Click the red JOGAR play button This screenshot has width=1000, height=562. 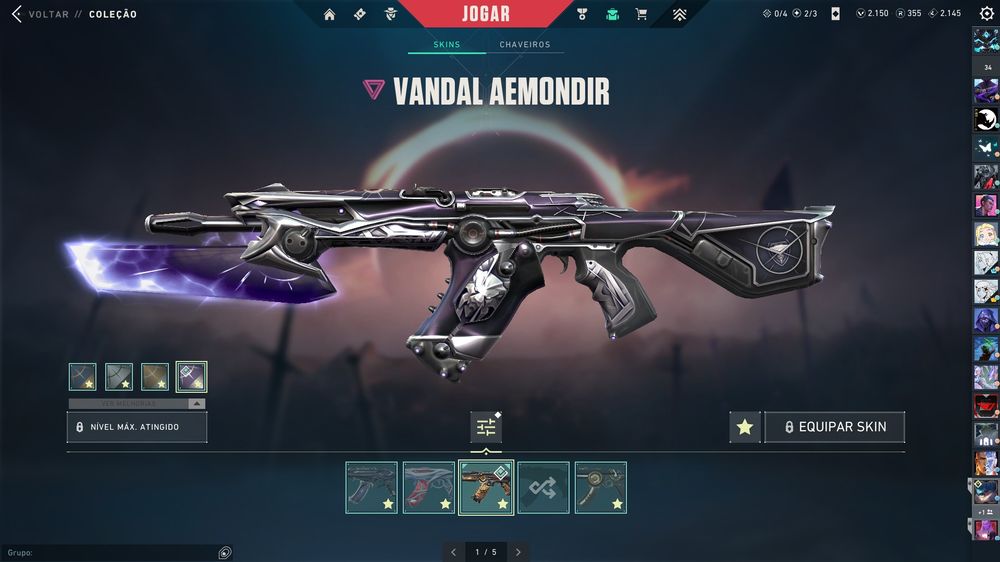point(487,14)
